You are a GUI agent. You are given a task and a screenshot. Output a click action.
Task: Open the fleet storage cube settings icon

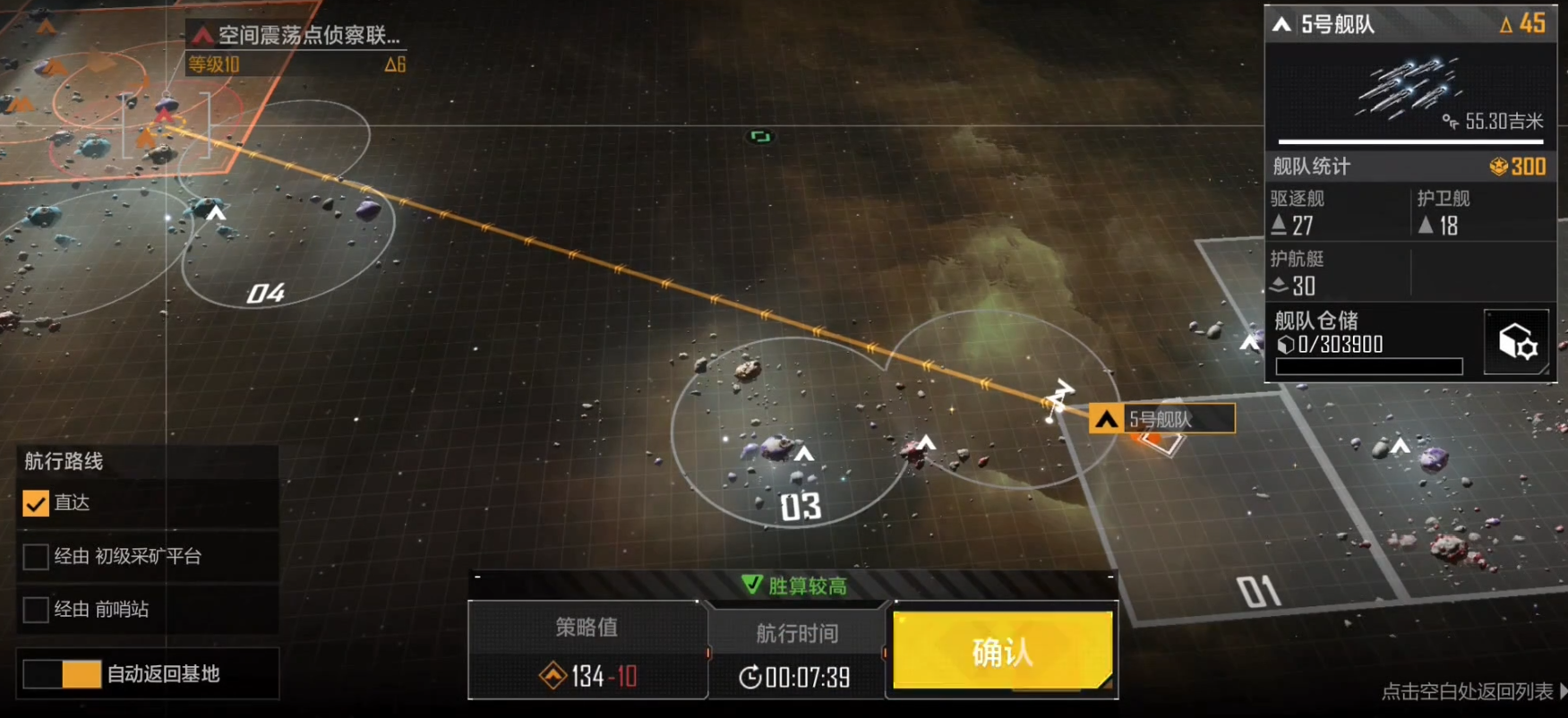pos(1516,341)
